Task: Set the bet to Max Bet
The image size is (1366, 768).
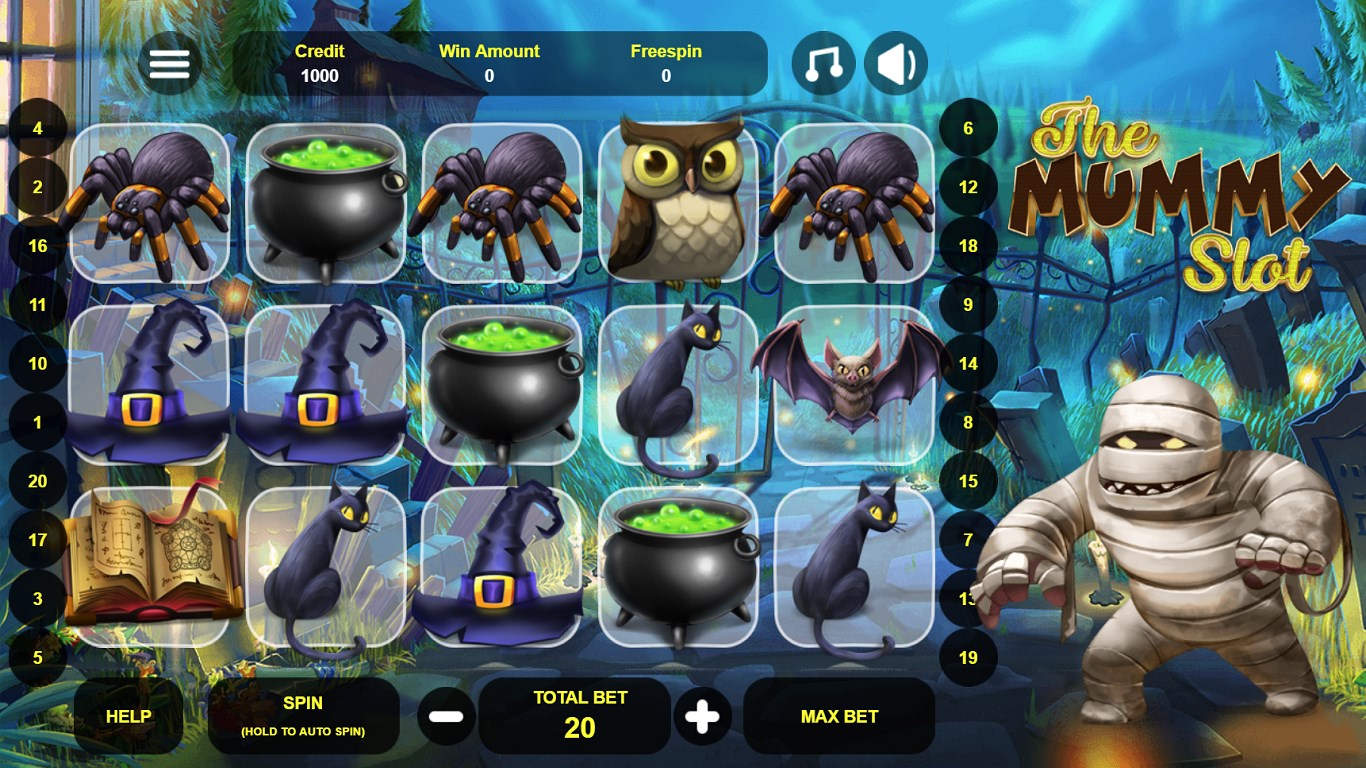Action: pyautogui.click(x=839, y=716)
